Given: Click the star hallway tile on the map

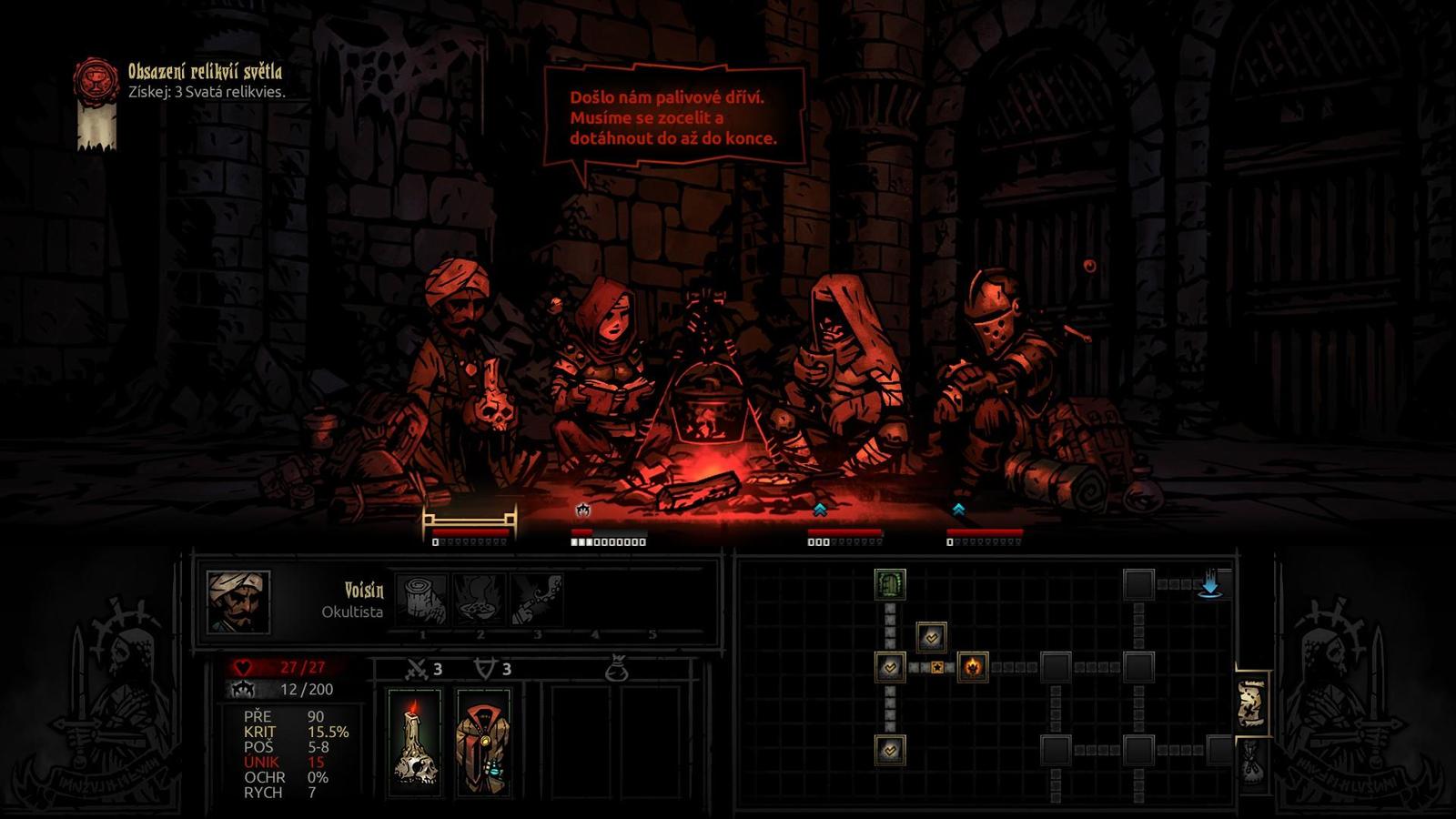Looking at the screenshot, I should 936,668.
